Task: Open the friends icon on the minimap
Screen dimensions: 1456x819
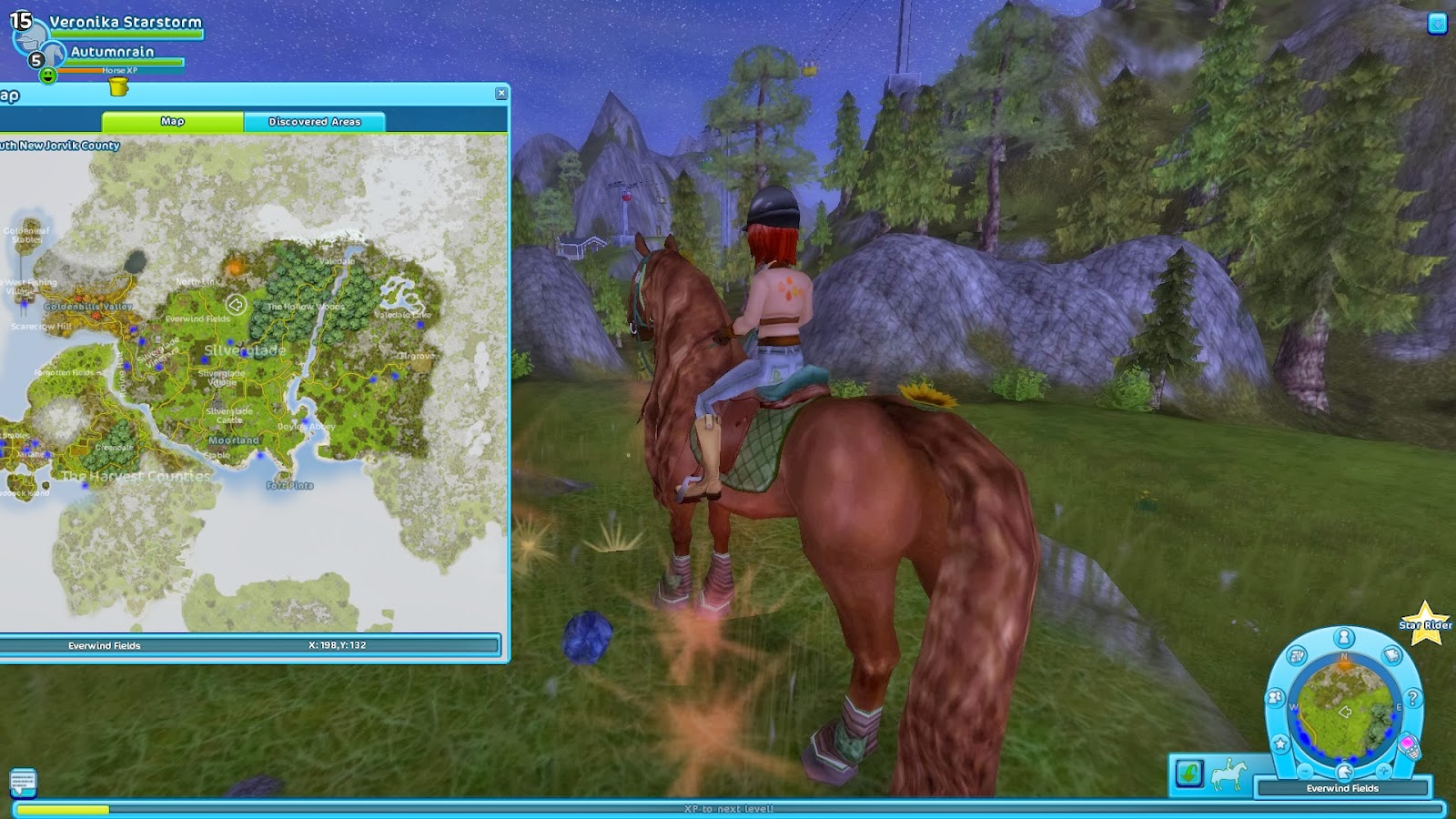Action: 1275,697
